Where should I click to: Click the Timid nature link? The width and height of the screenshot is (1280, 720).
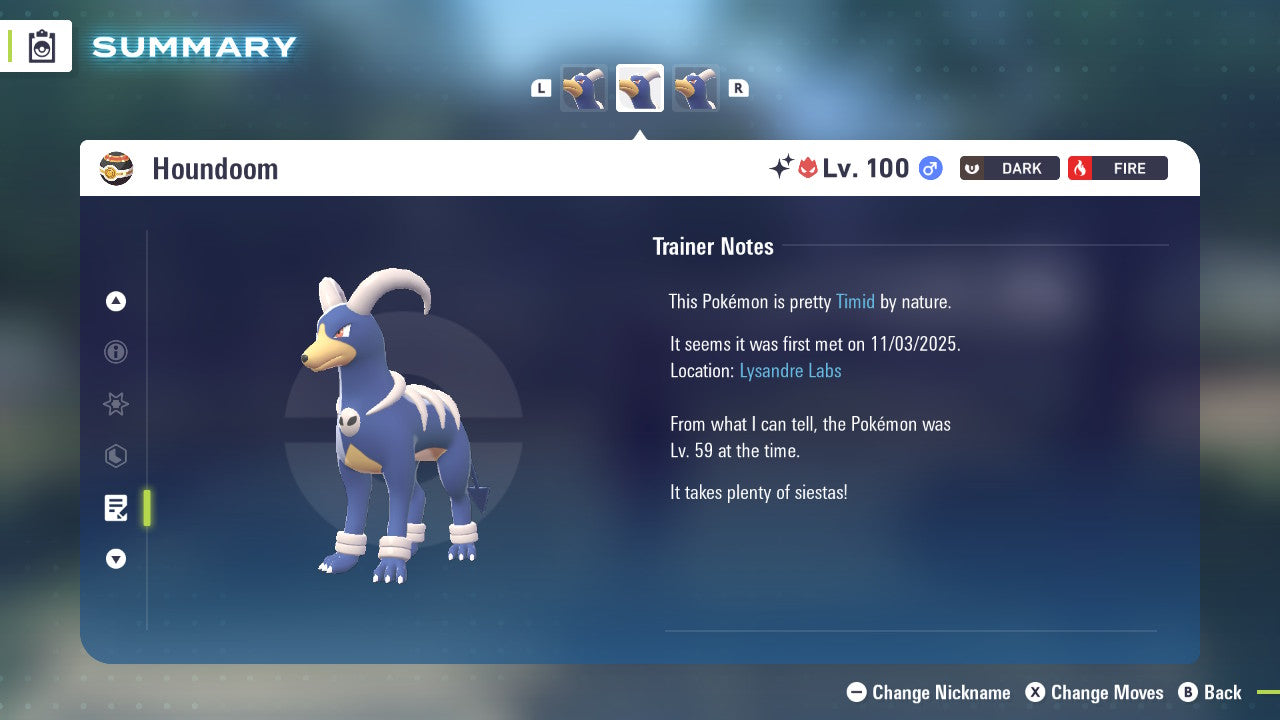(x=855, y=301)
